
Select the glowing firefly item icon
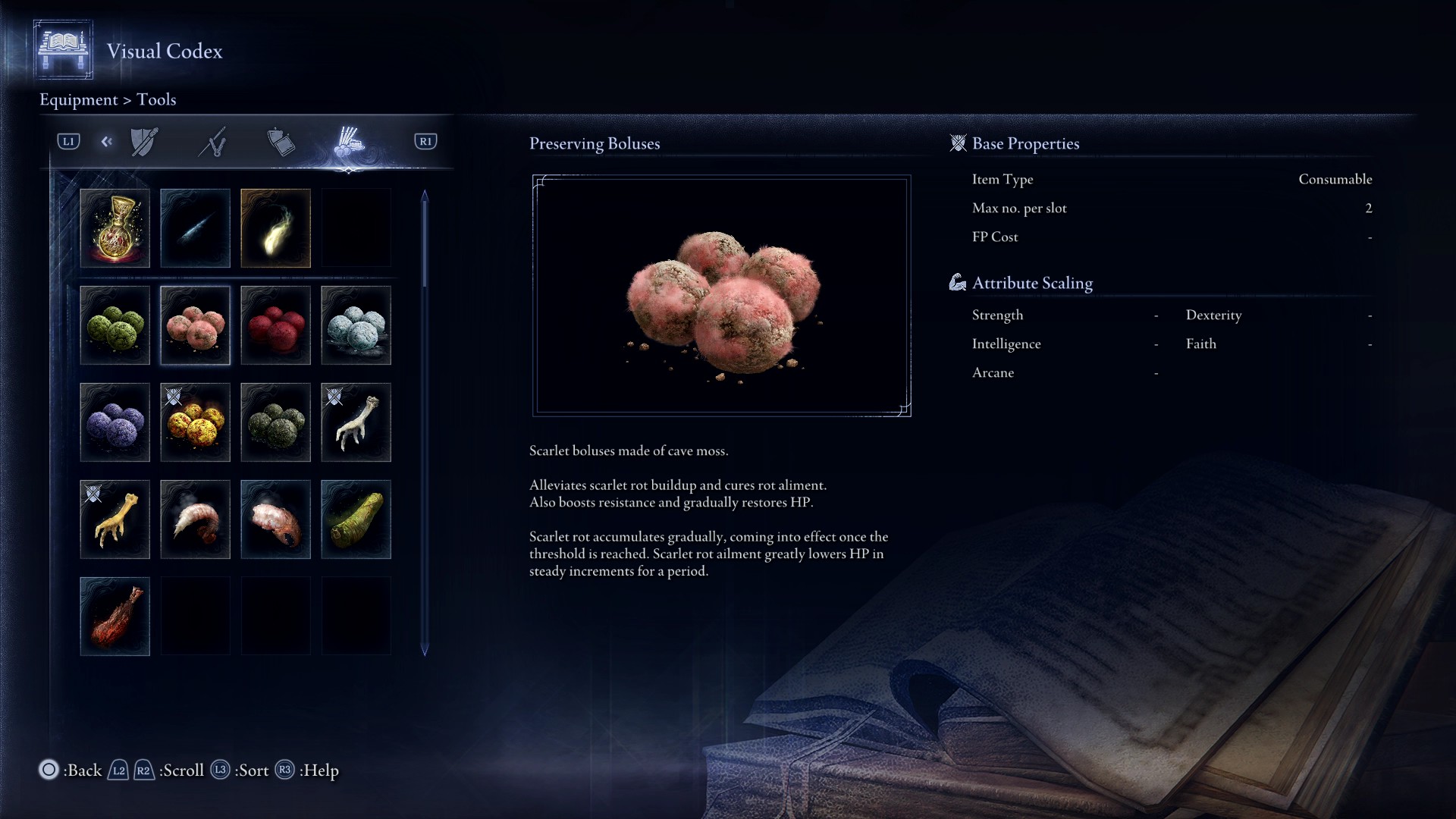275,227
